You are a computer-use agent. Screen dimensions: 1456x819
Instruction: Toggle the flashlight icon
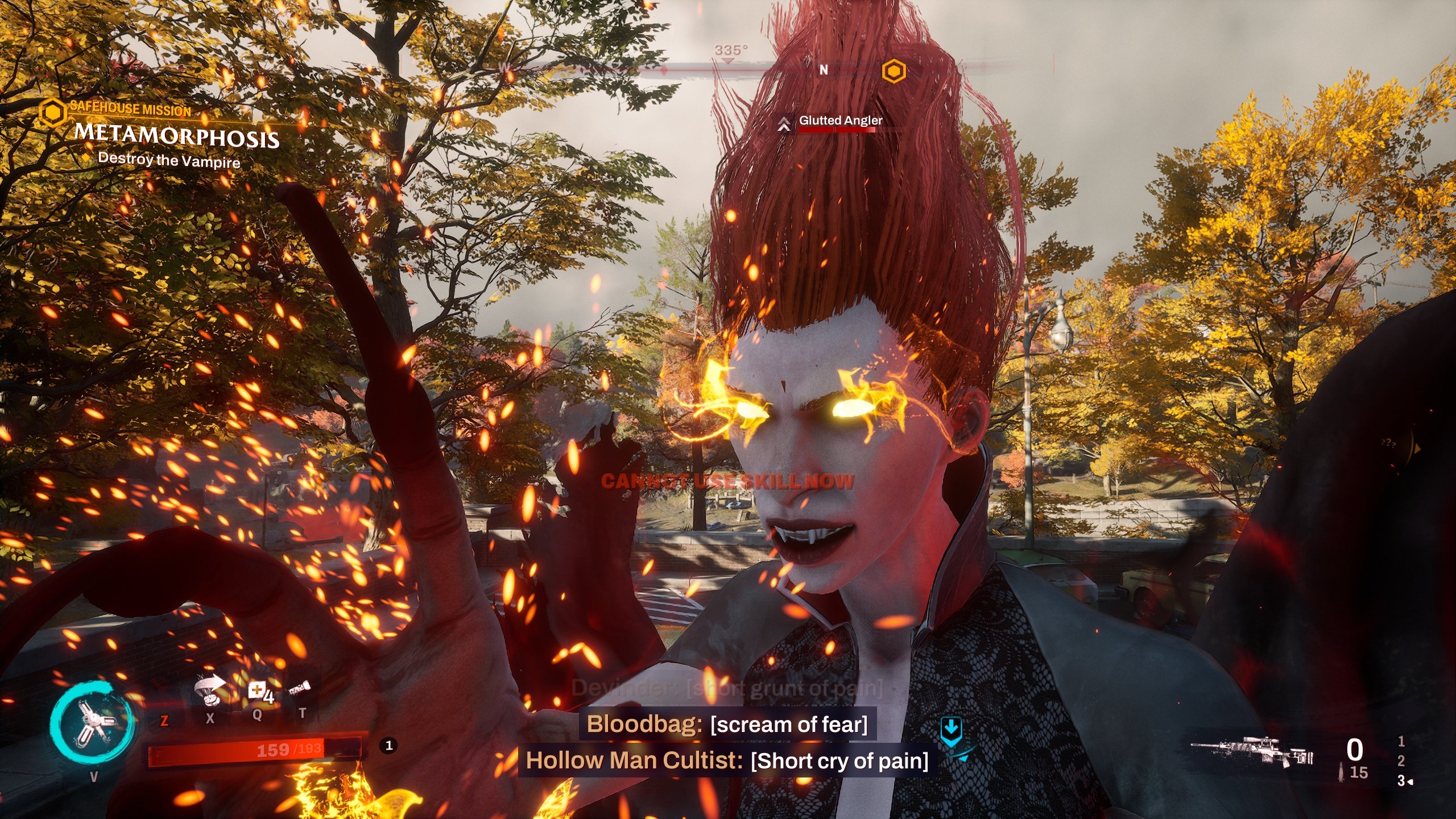(x=299, y=690)
